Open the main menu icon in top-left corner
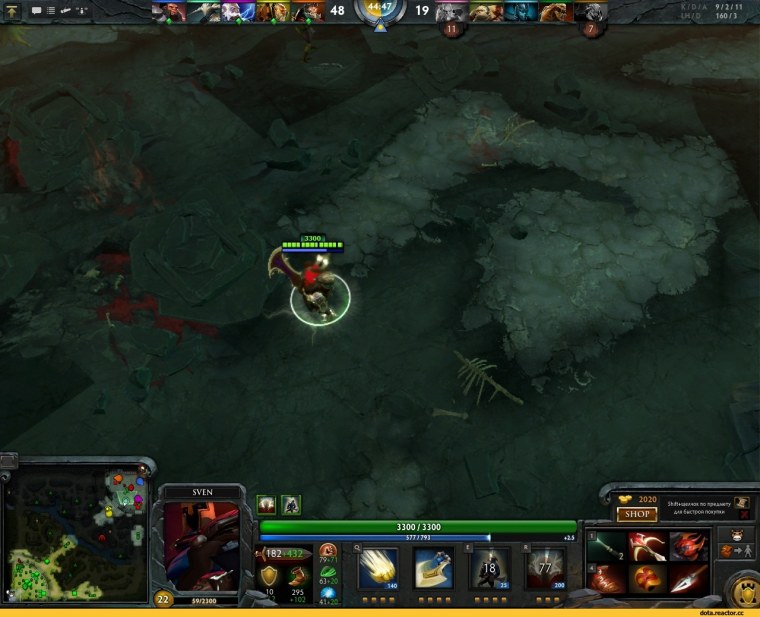Screen dimensions: 760x617 (13, 10)
